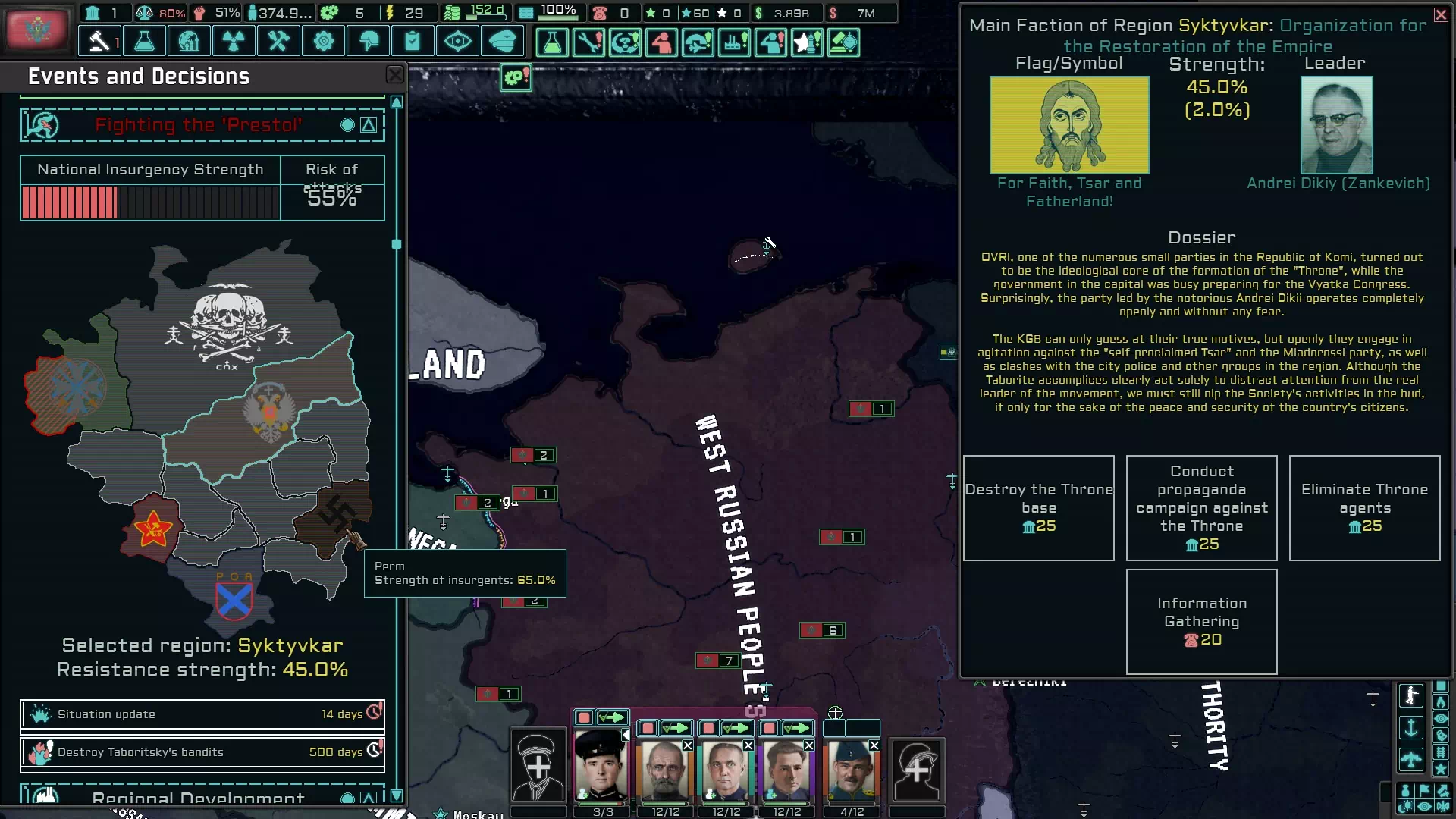Open the construction tools menu
The height and width of the screenshot is (819, 1456).
(278, 41)
